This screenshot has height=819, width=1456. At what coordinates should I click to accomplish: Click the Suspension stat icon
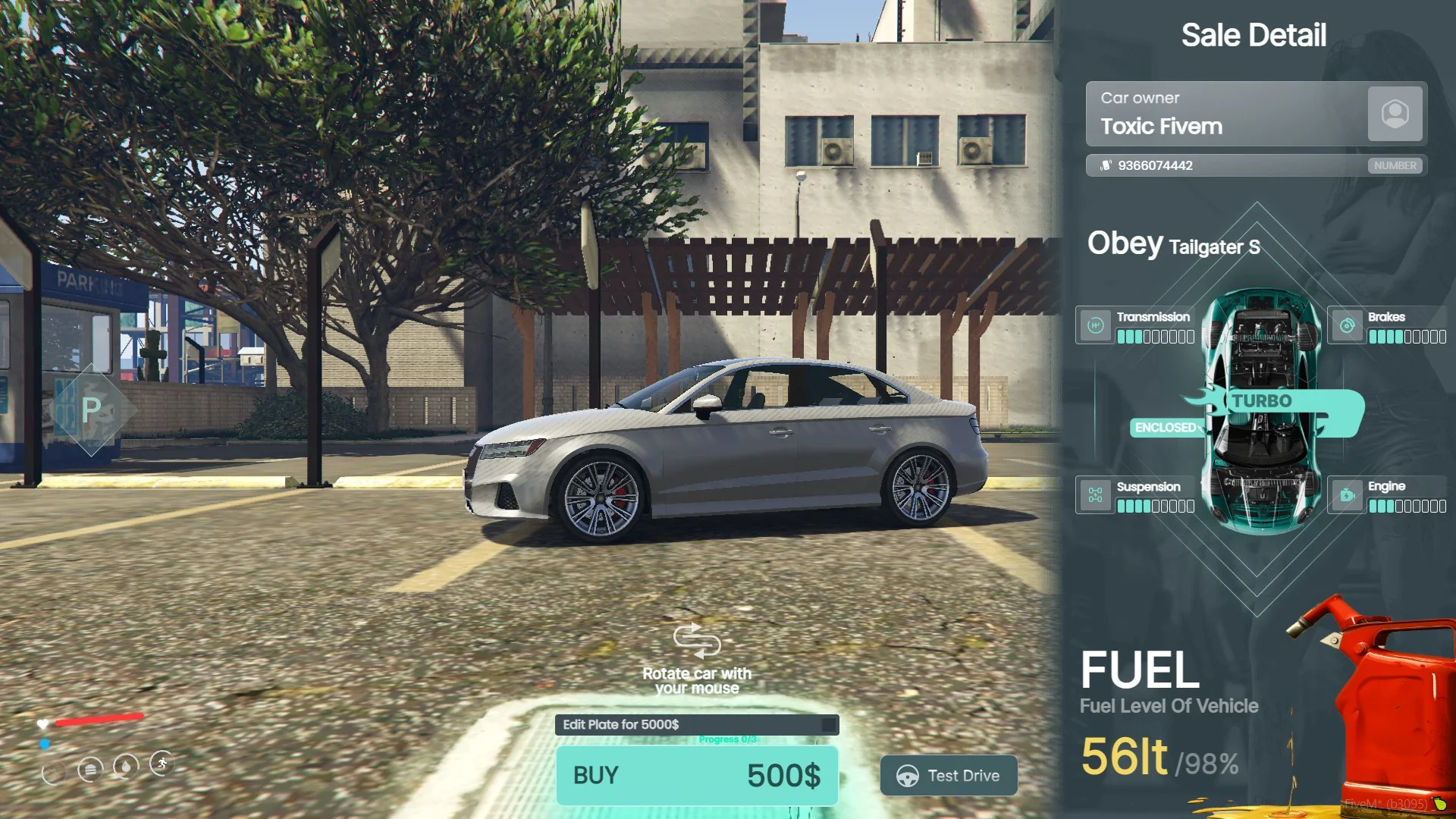tap(1095, 496)
